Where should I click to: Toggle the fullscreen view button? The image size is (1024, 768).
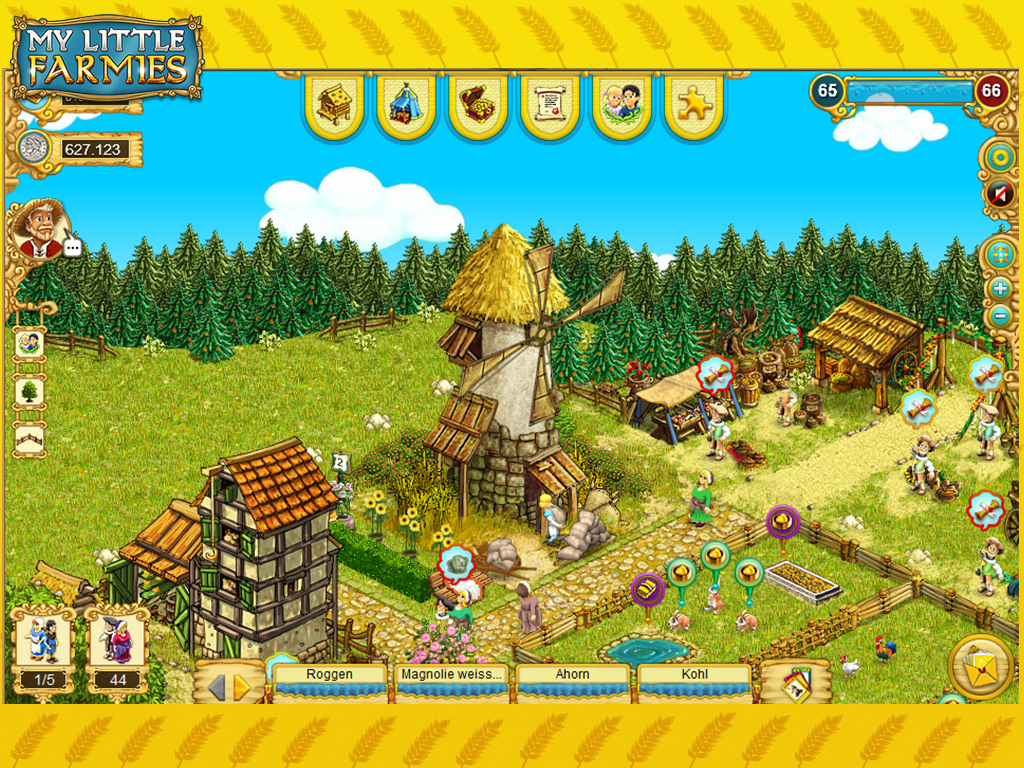(x=998, y=254)
